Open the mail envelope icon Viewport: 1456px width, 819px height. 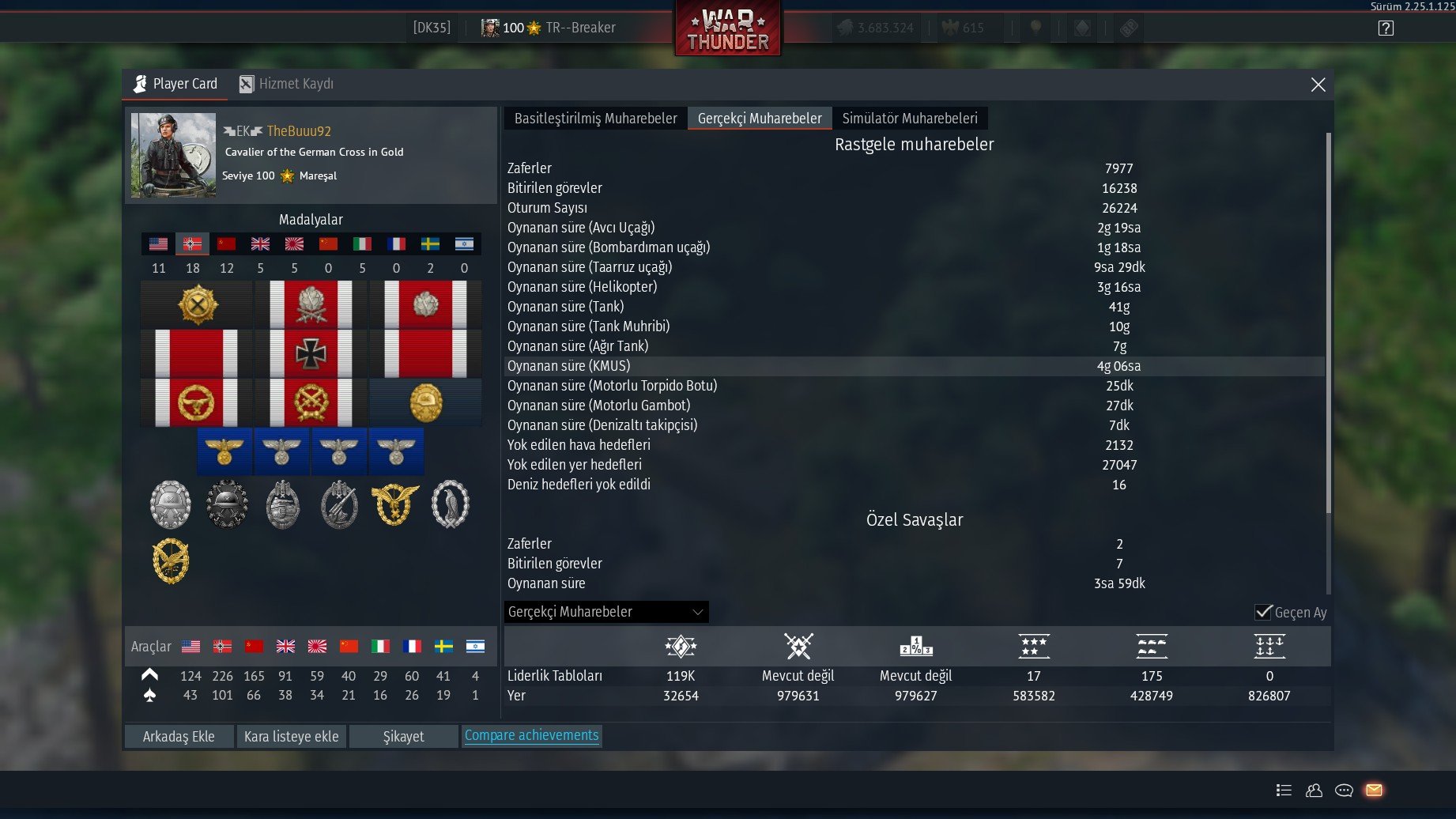pyautogui.click(x=1375, y=790)
